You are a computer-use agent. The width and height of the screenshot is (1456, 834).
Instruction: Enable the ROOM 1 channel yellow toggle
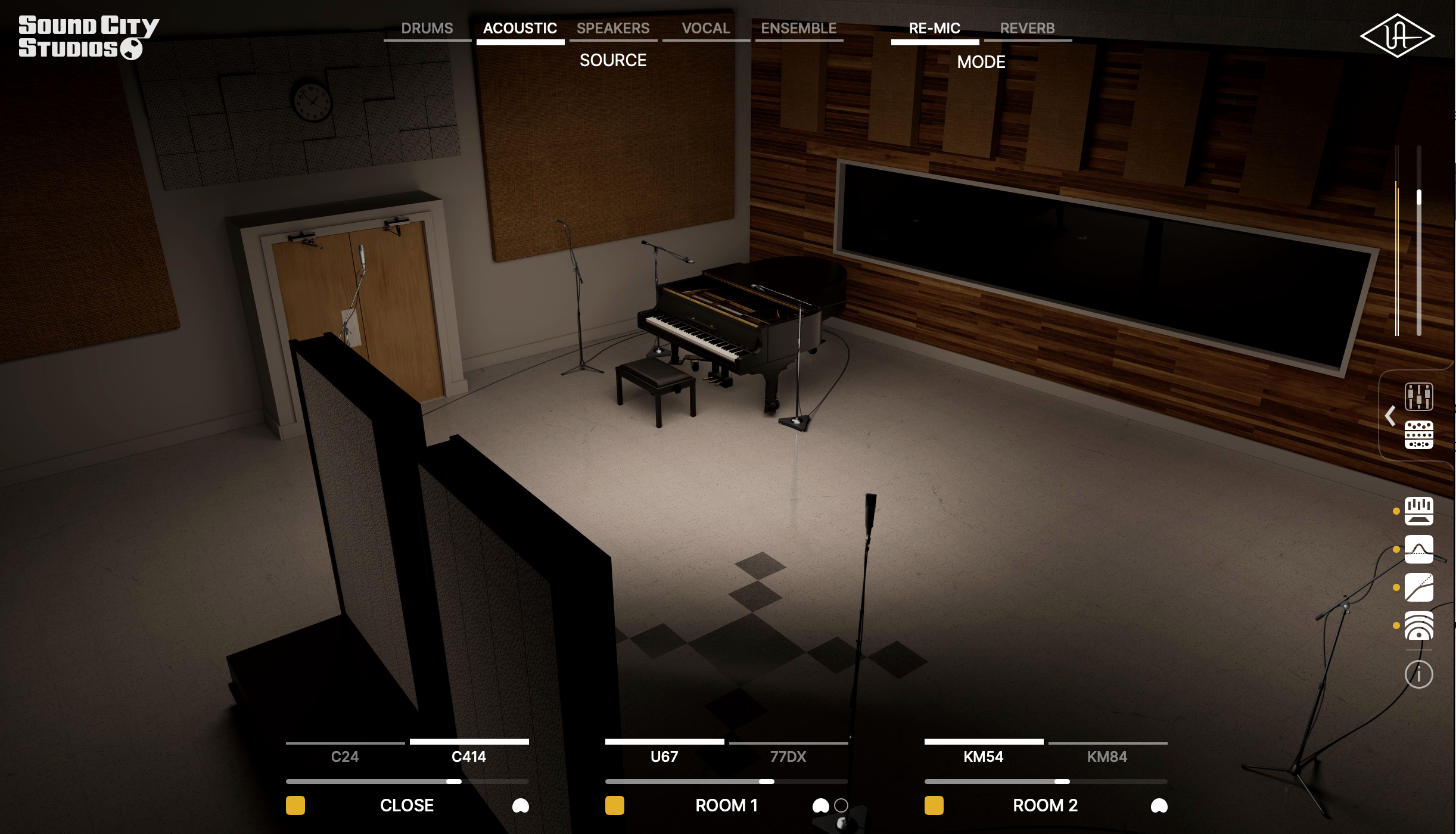pos(614,805)
